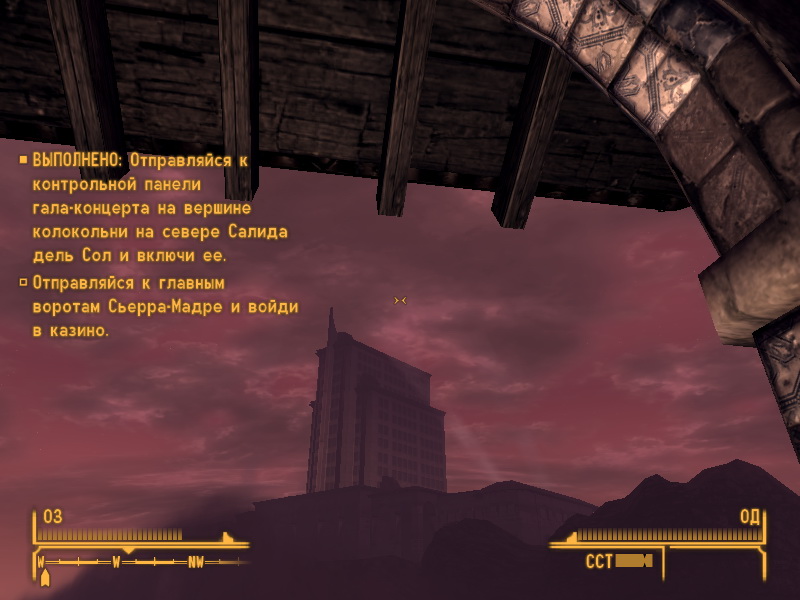Select the quest marker arrow under the compass
This screenshot has height=600, width=800.
[x=44, y=577]
